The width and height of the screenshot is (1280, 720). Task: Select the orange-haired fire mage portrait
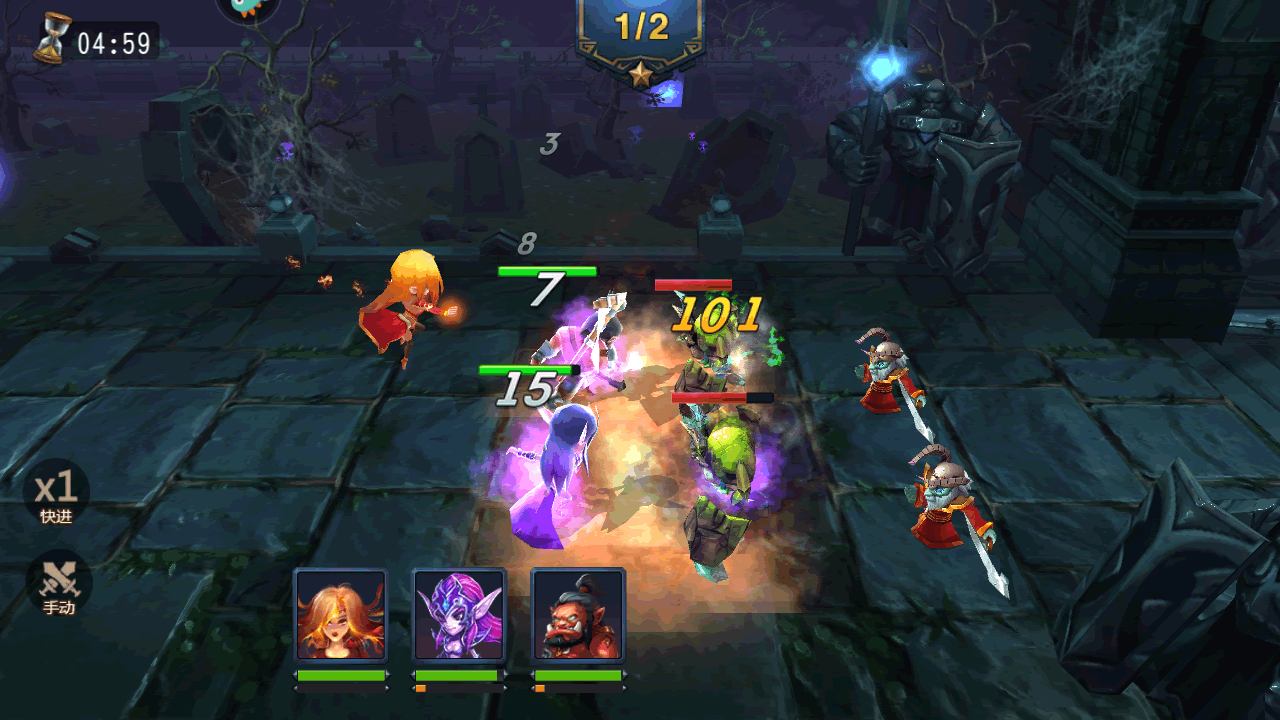tap(340, 615)
